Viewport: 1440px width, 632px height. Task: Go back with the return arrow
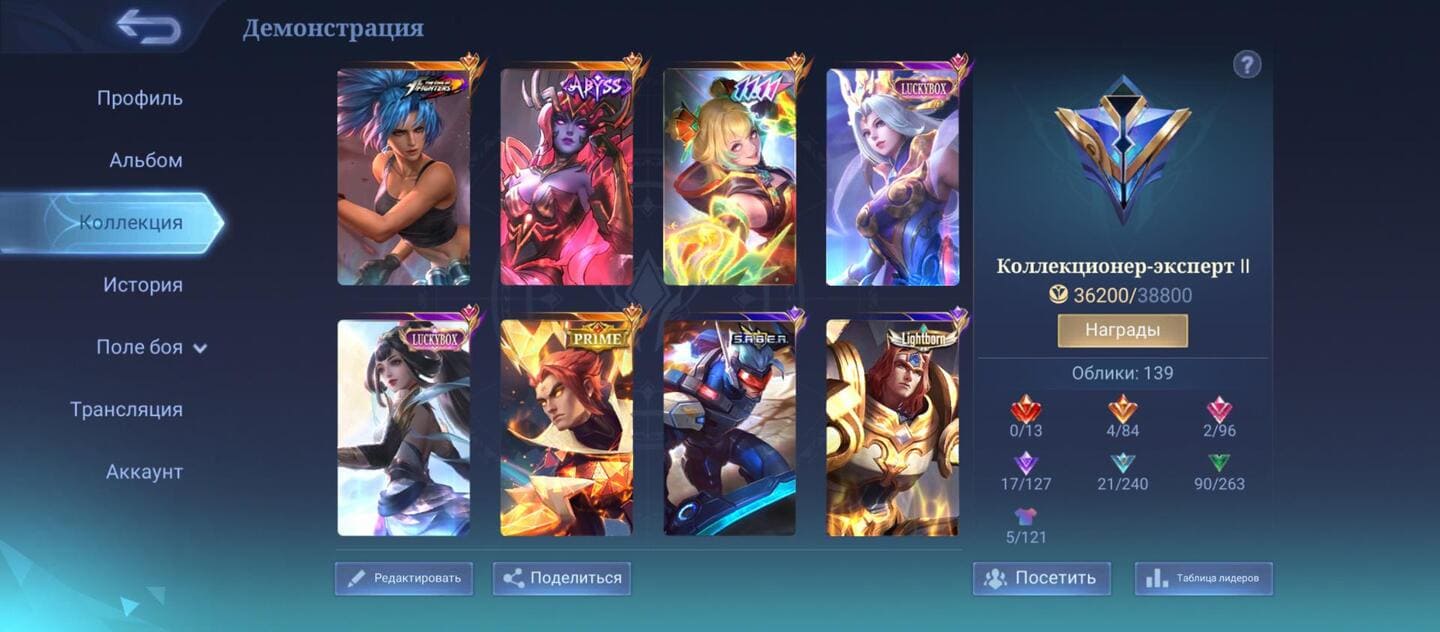coord(148,27)
